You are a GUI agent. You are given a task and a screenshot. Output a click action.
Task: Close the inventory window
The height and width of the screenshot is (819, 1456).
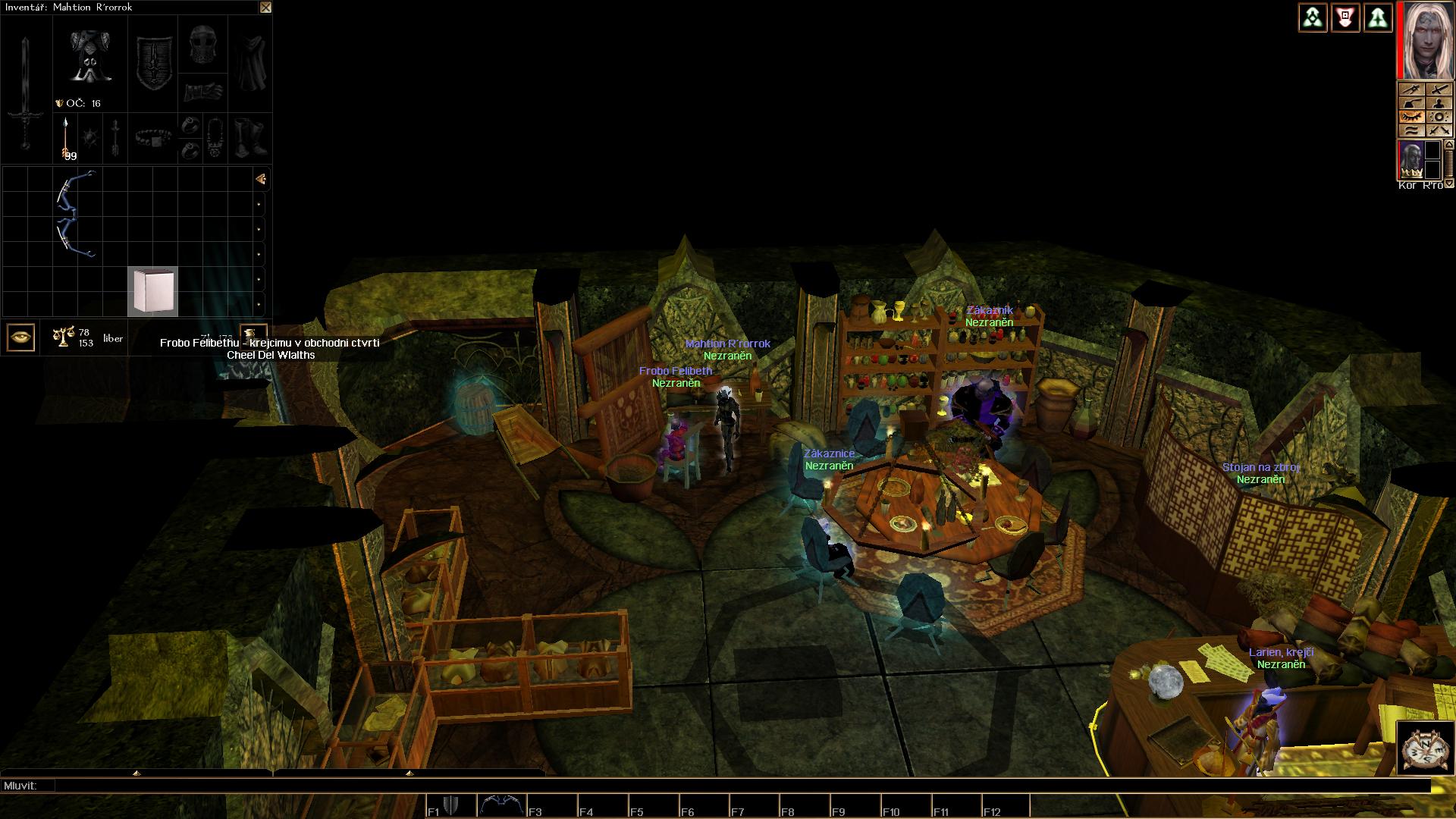pyautogui.click(x=265, y=8)
